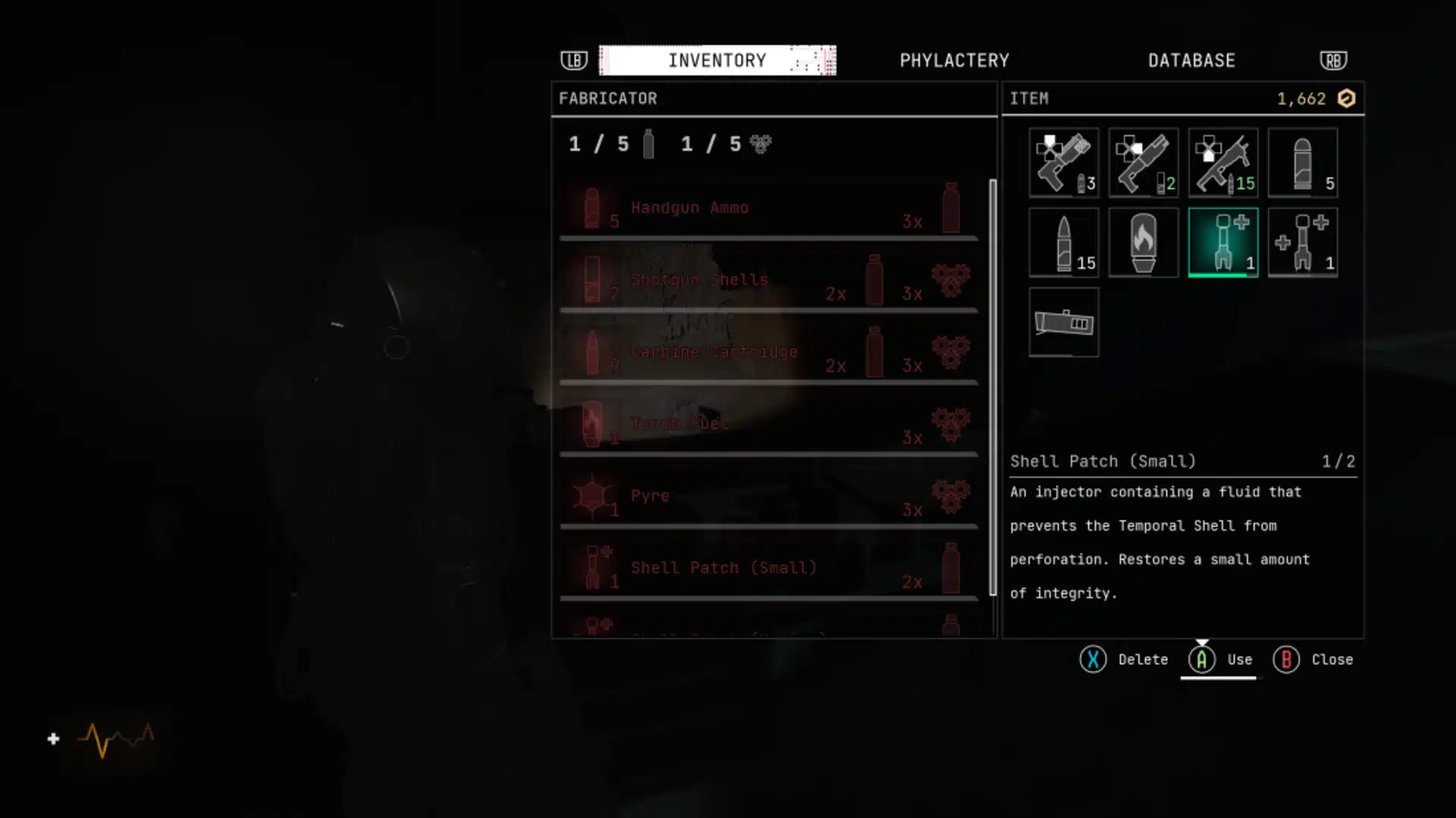Open the Database tab
The width and height of the screenshot is (1456, 818).
click(1191, 61)
